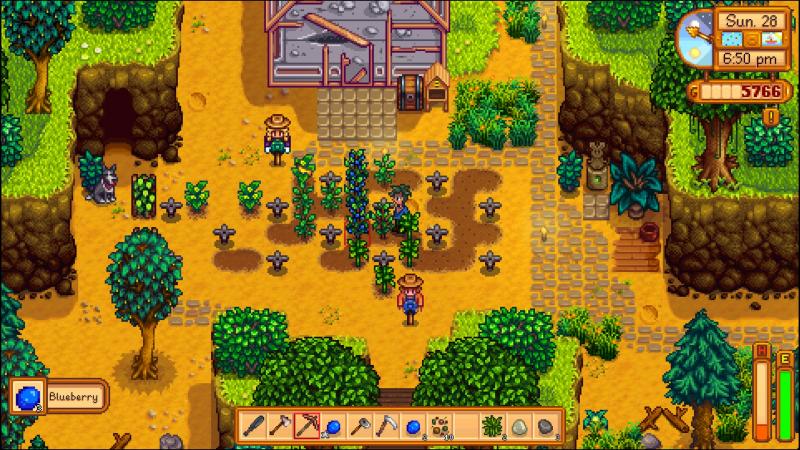Choose the scythe hotbar slot
800x450 pixels.
click(x=385, y=424)
